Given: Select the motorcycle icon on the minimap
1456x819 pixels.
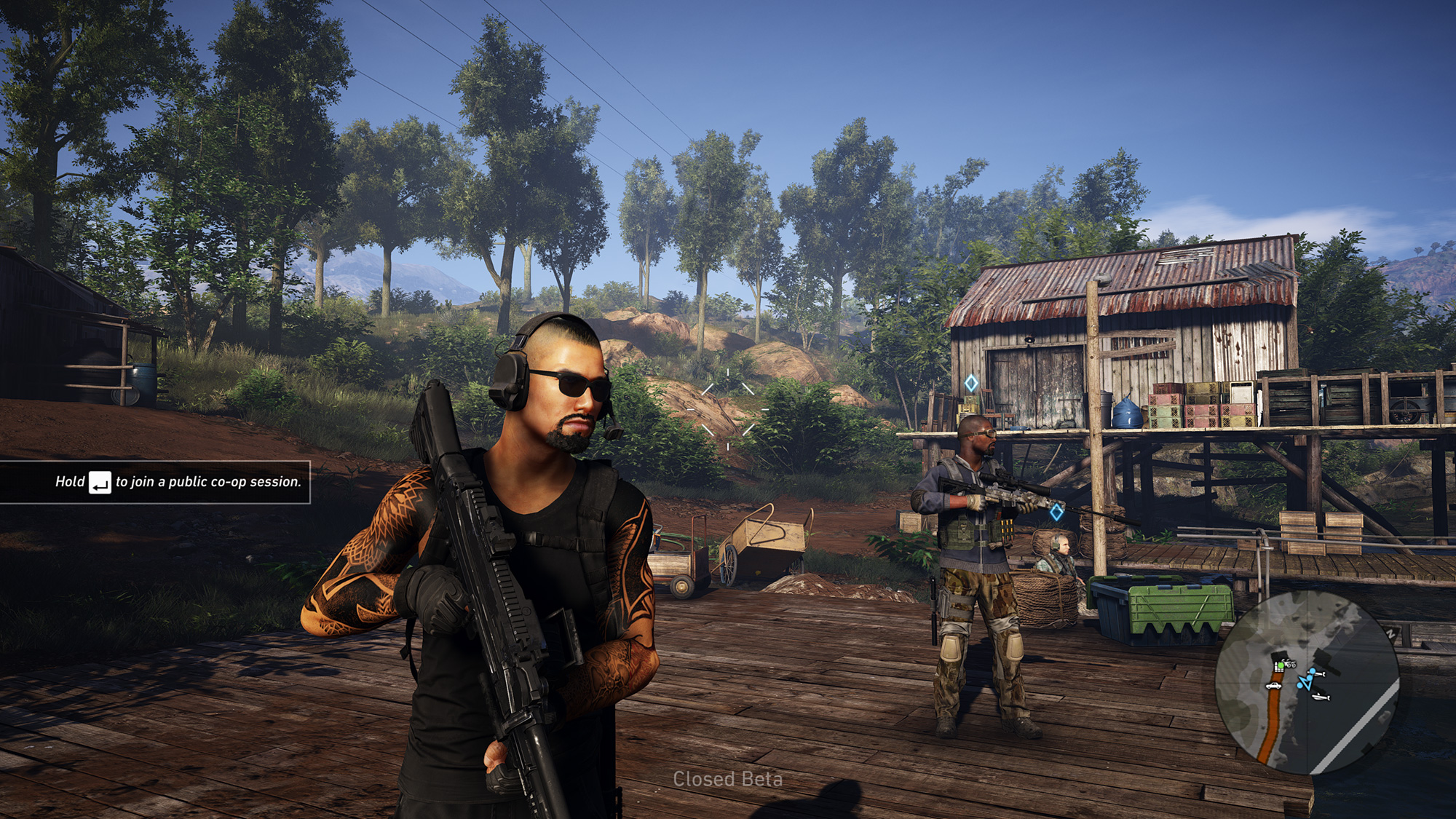Looking at the screenshot, I should click(x=1289, y=663).
